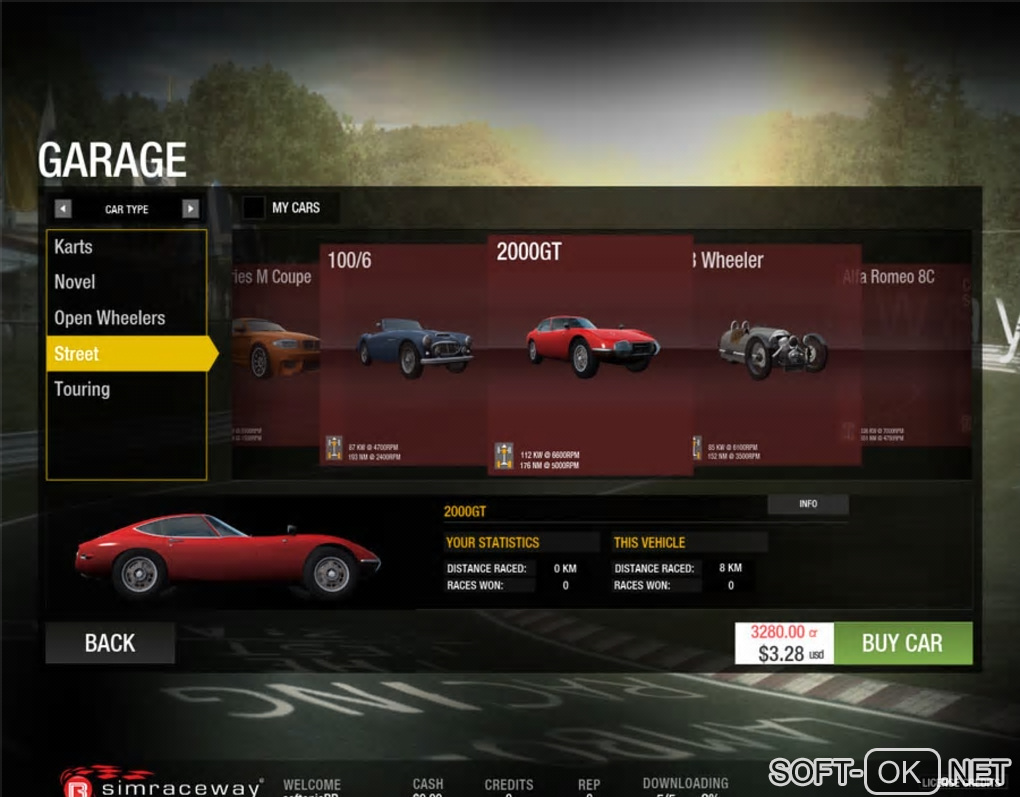Image resolution: width=1020 pixels, height=797 pixels.
Task: Open the vehicle Info panel
Action: [x=808, y=504]
